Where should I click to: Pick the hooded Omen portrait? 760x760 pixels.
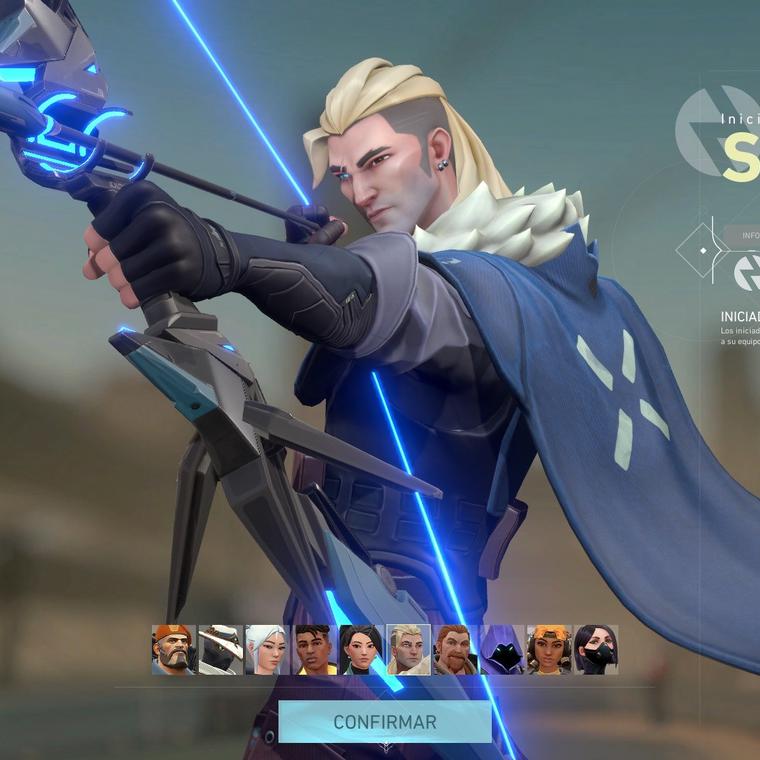point(502,650)
